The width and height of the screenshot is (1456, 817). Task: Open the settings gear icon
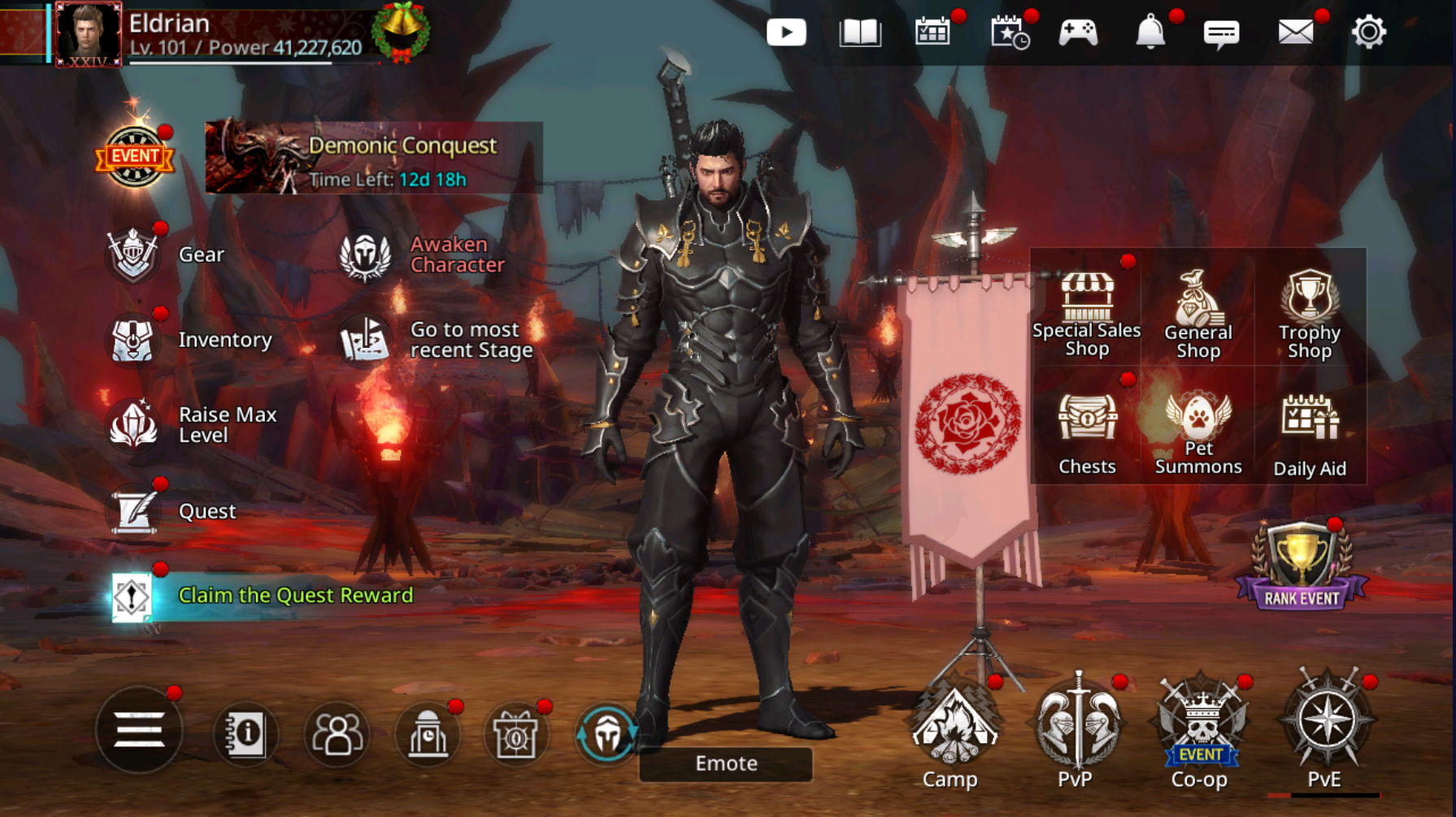point(1368,33)
